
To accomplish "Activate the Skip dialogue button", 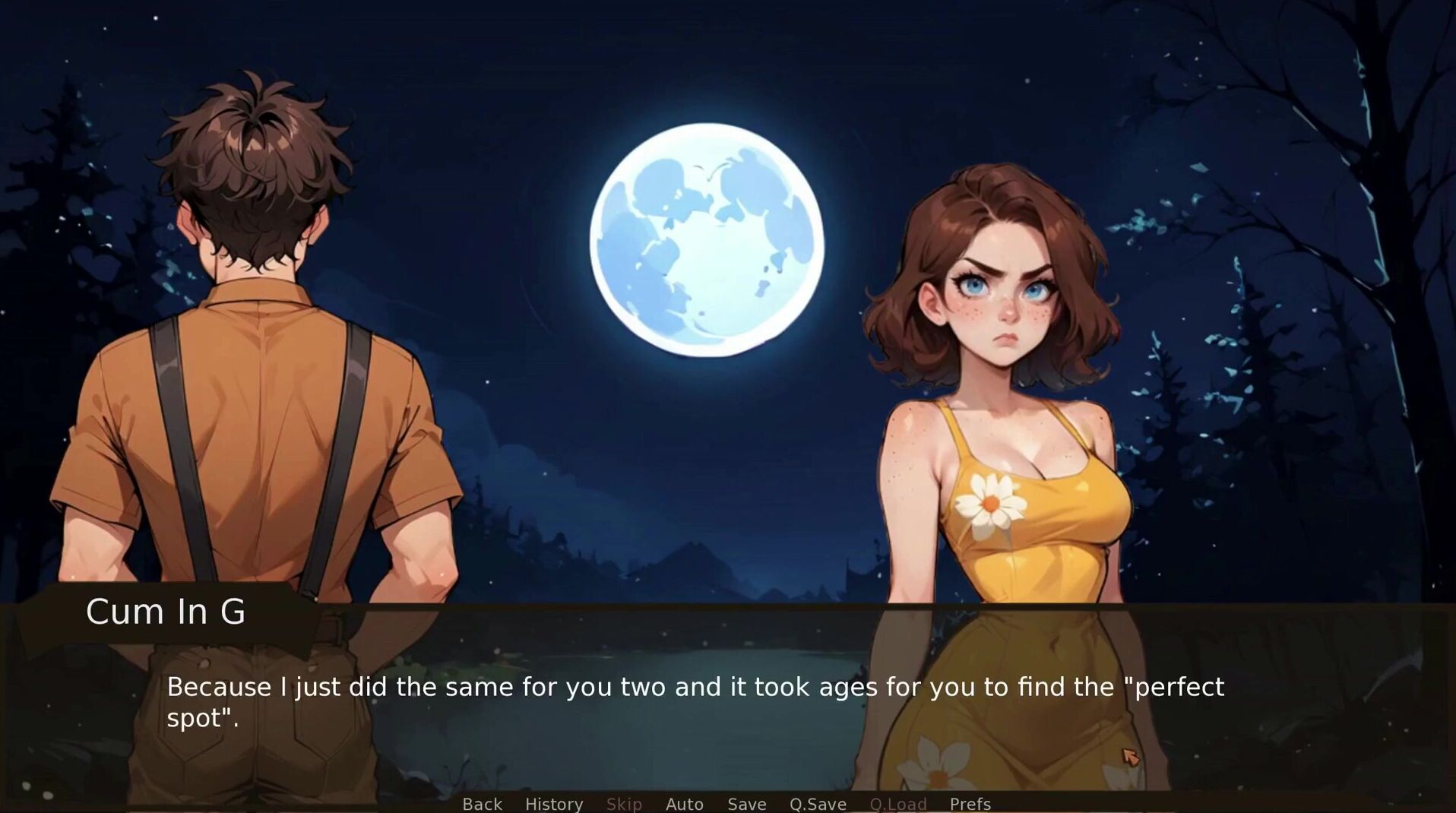I will pyautogui.click(x=624, y=803).
